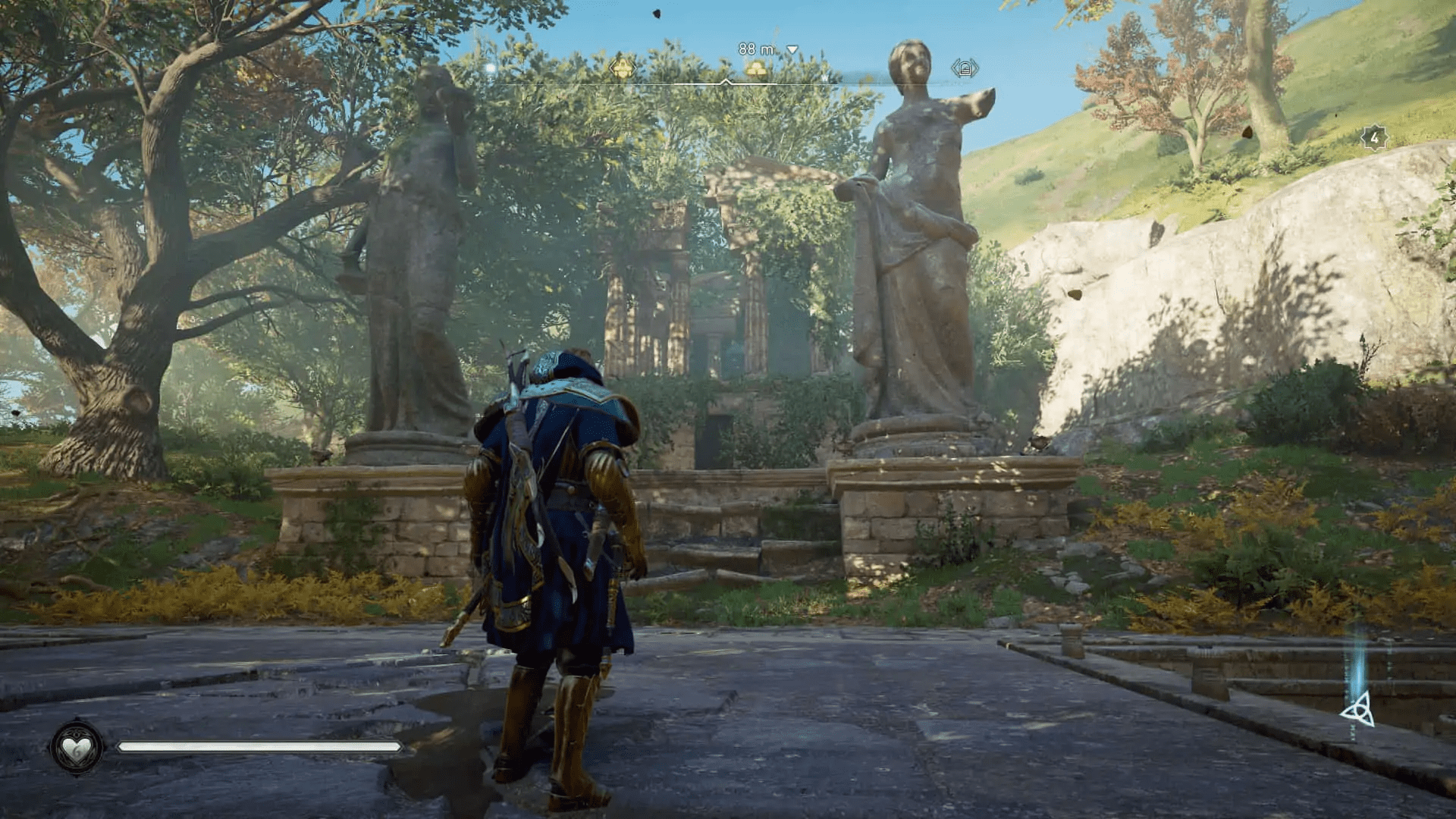Click the yellow treasure hoard icon below the distance text
This screenshot has height=819, width=1456.
click(756, 70)
